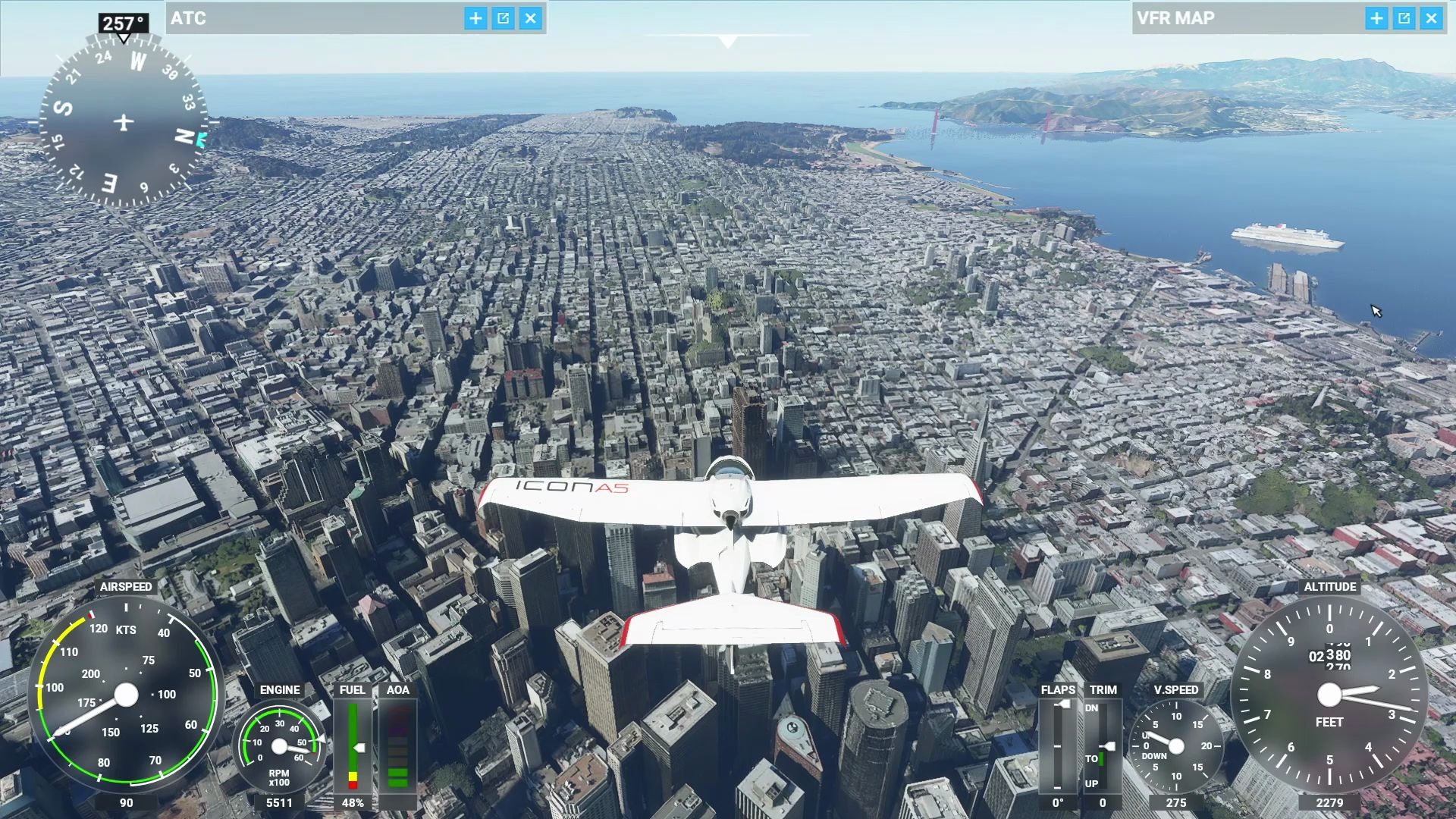Close the VFR Map panel
This screenshot has height=819, width=1456.
pos(1431,18)
